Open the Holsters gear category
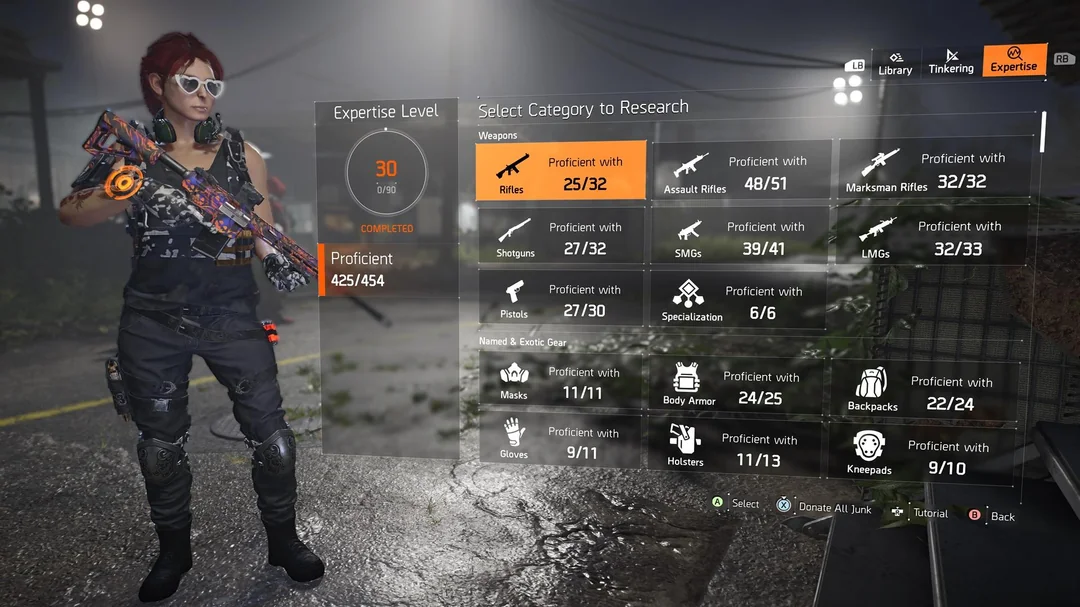The image size is (1080, 607). [x=738, y=448]
